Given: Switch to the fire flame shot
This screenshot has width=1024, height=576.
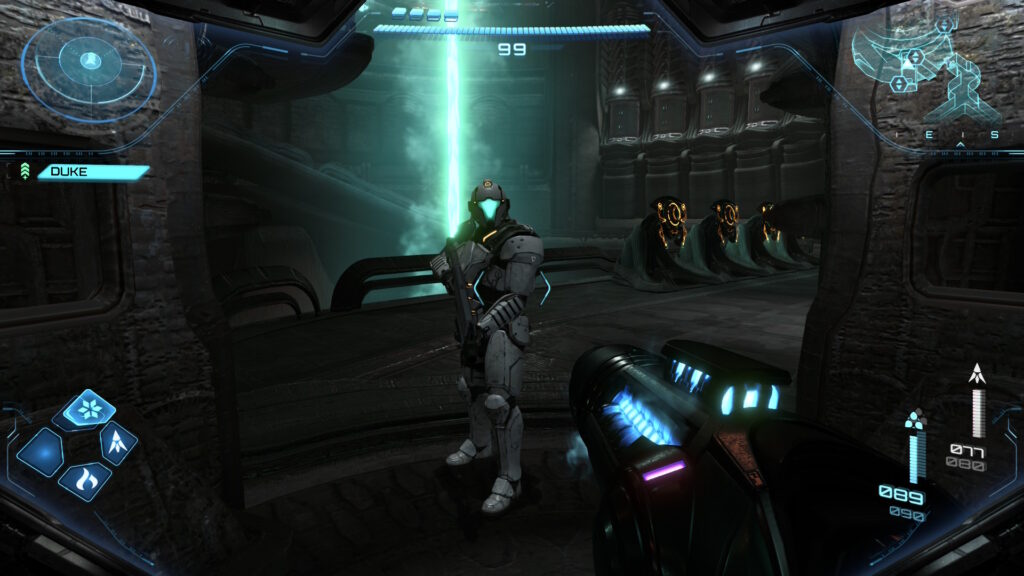Looking at the screenshot, I should tap(86, 480).
